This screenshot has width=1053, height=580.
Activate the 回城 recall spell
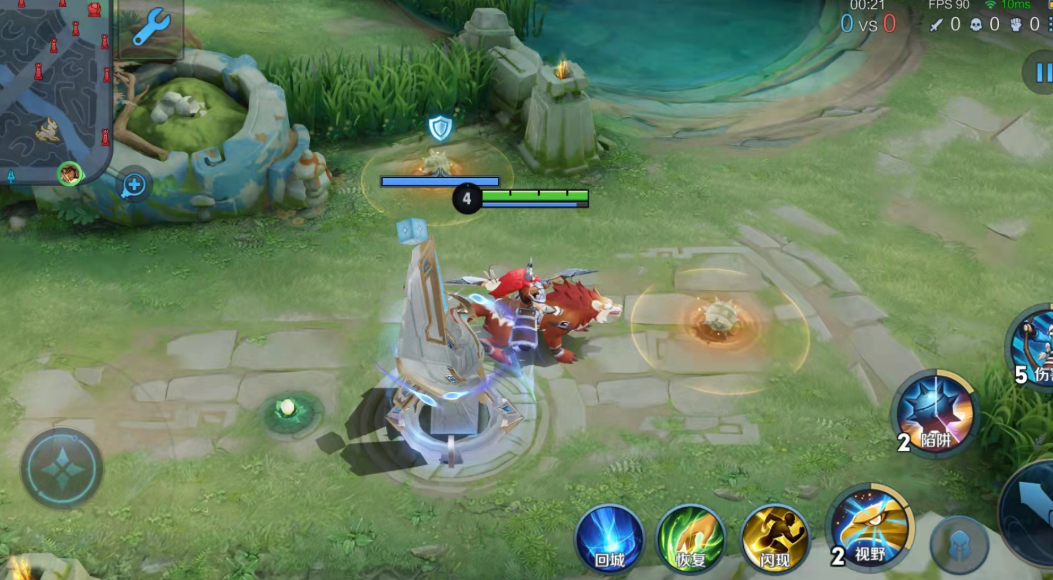[609, 539]
